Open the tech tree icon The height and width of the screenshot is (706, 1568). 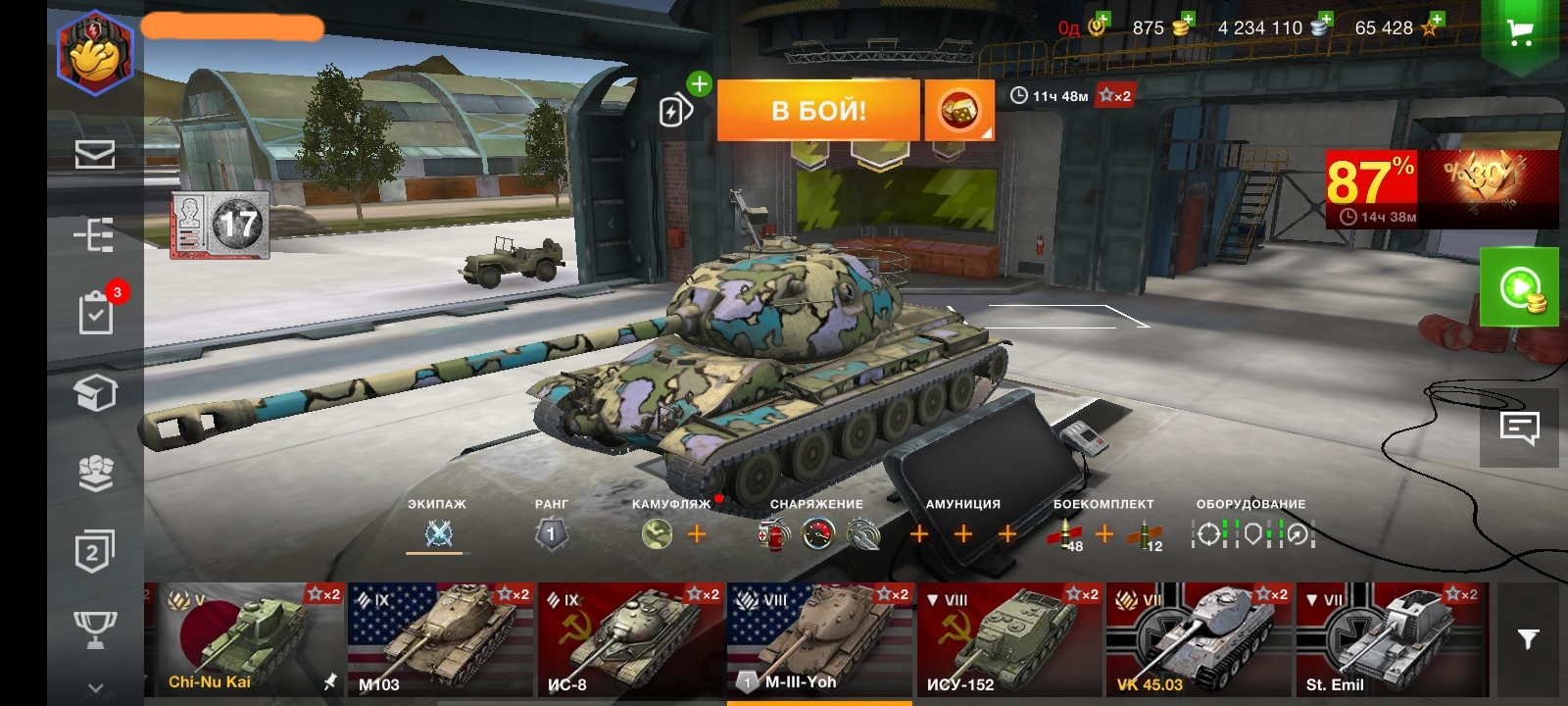click(95, 235)
